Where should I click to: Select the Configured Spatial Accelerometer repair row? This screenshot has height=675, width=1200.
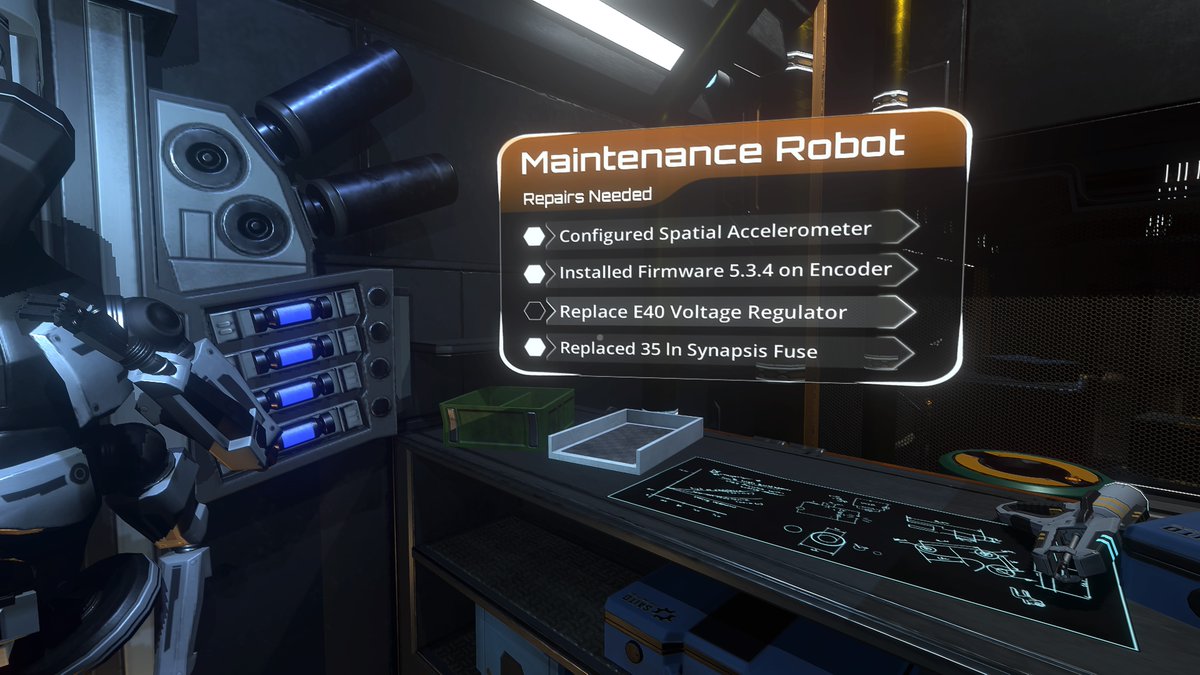[715, 232]
